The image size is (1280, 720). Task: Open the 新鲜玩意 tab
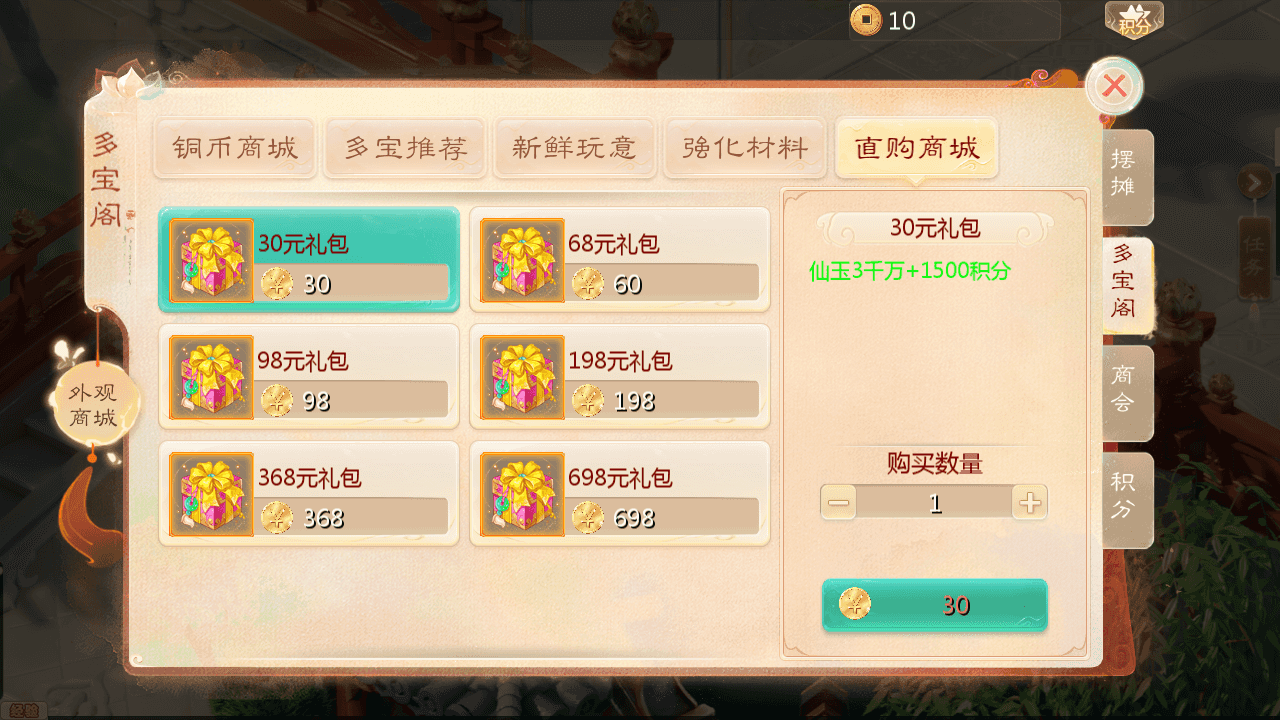[574, 147]
